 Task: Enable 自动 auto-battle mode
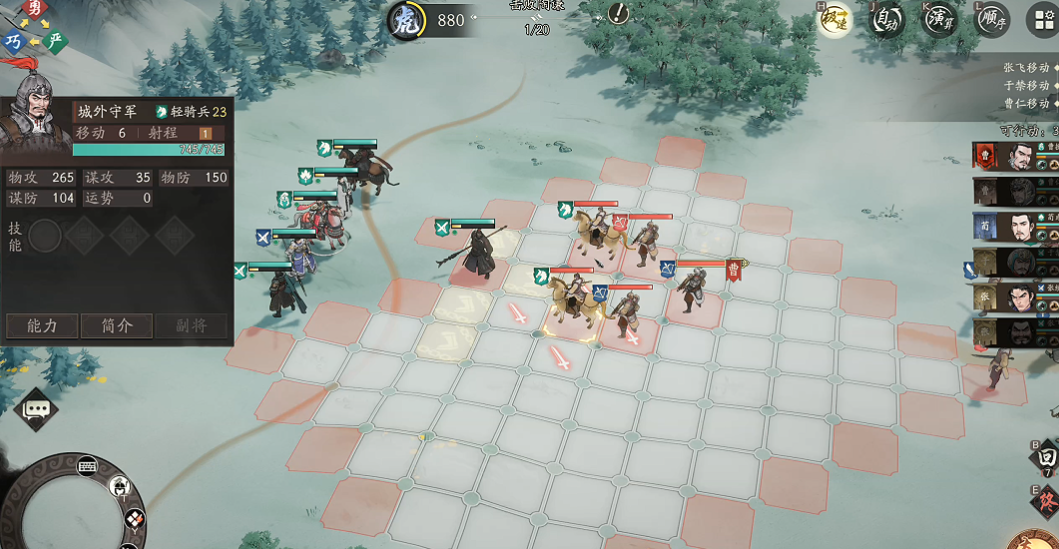[887, 19]
